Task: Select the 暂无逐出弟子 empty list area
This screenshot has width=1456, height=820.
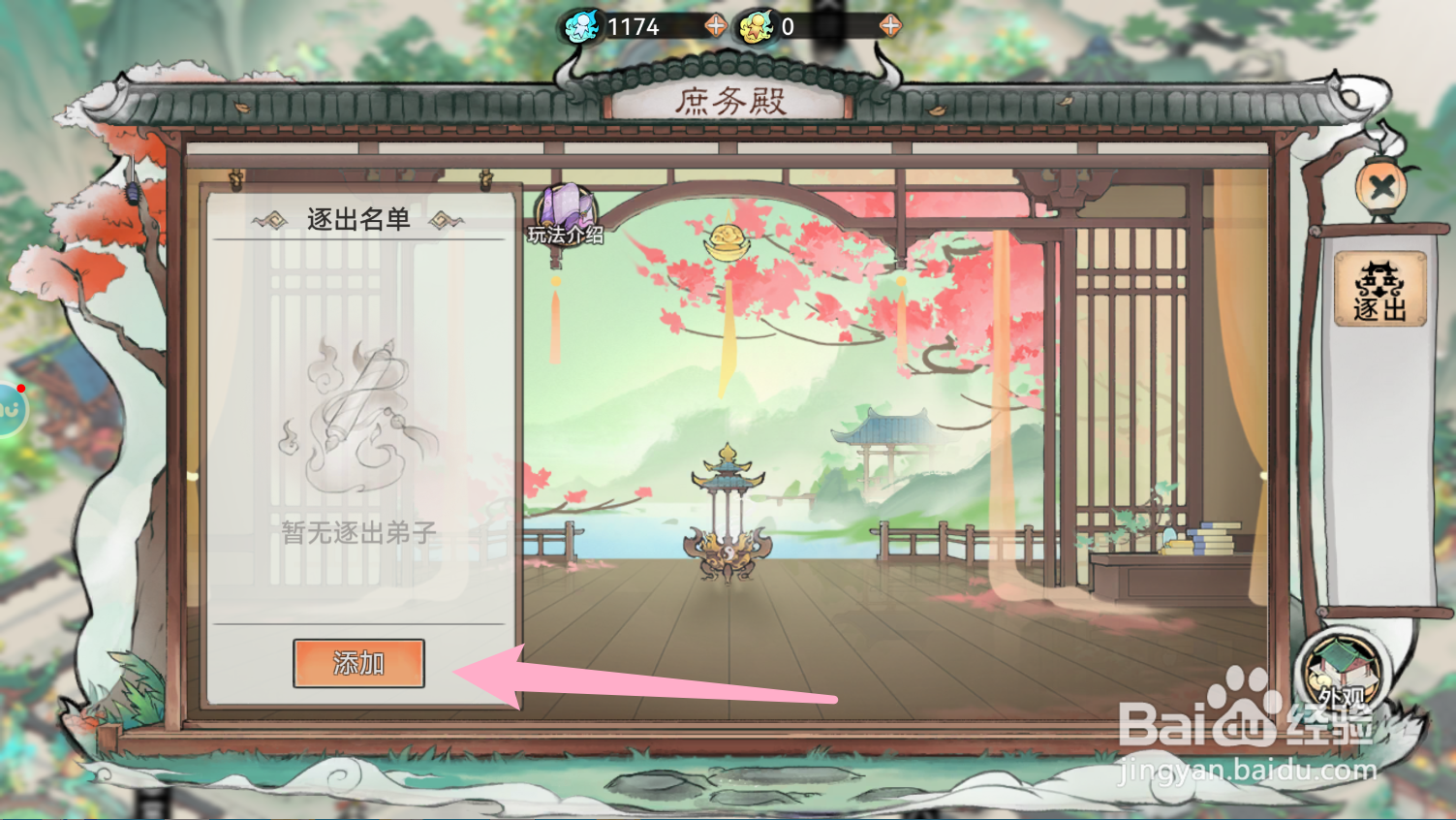Action: (x=359, y=530)
